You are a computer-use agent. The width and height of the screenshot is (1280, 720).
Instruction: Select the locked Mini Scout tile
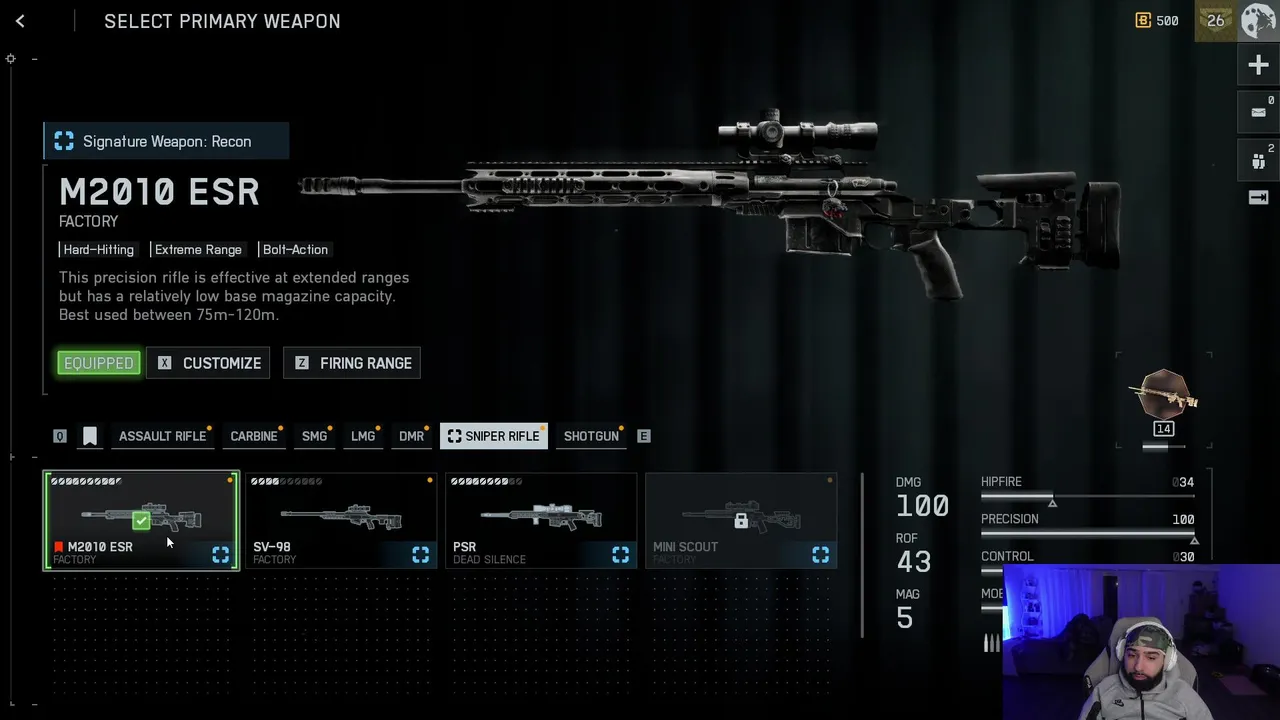click(x=741, y=520)
